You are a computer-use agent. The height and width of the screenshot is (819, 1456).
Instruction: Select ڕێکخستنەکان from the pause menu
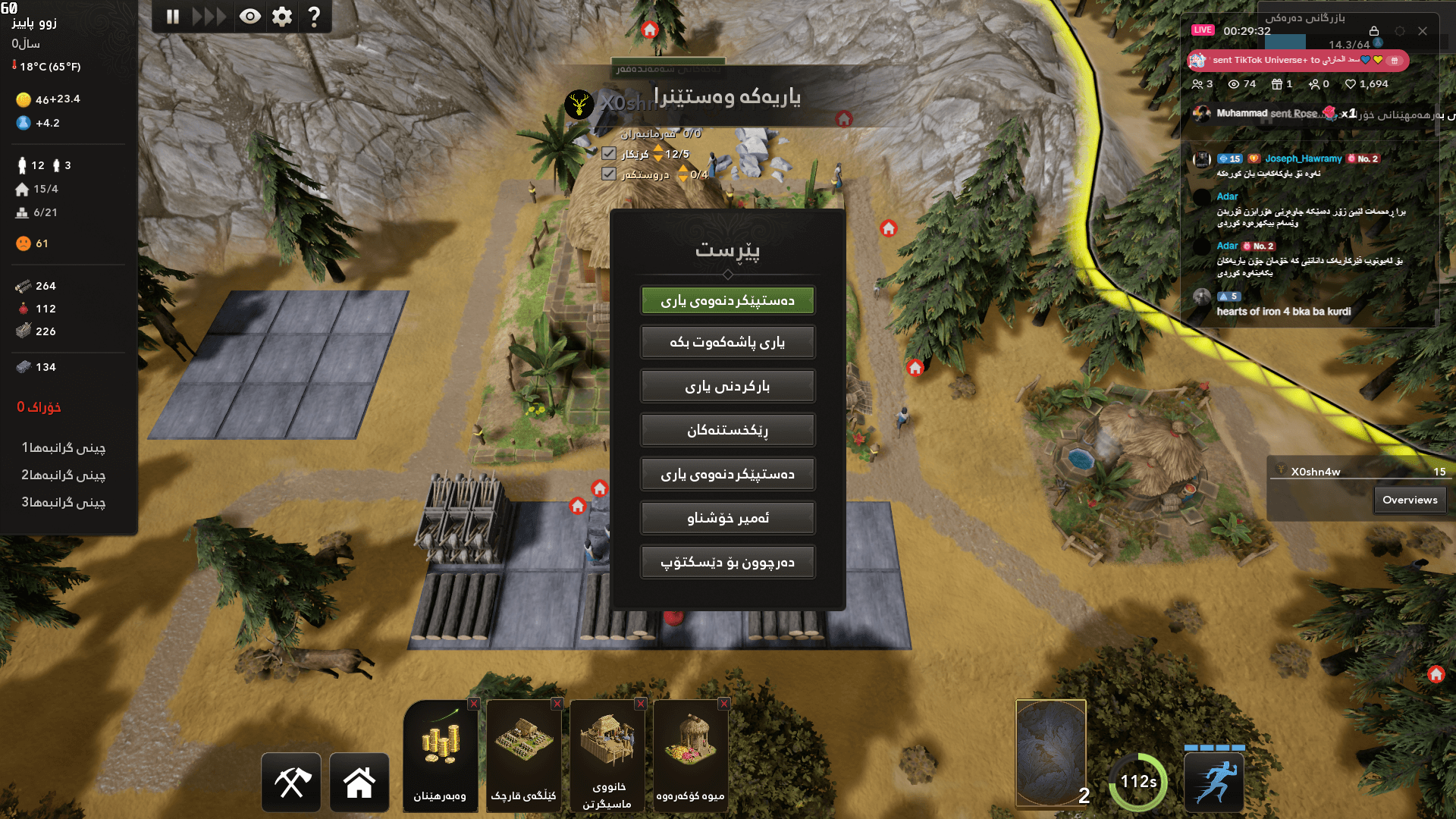[727, 429]
